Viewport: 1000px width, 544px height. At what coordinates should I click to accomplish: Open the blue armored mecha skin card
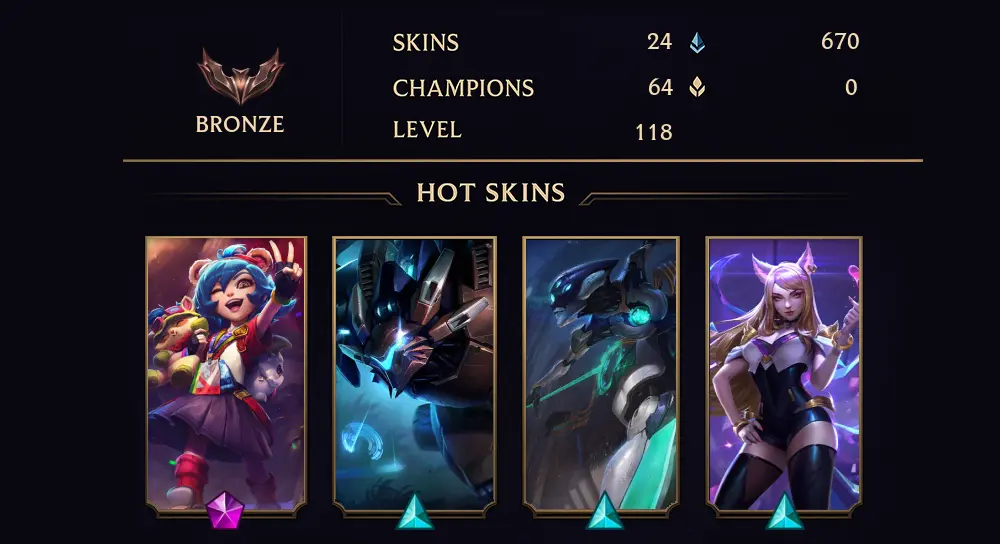(414, 370)
